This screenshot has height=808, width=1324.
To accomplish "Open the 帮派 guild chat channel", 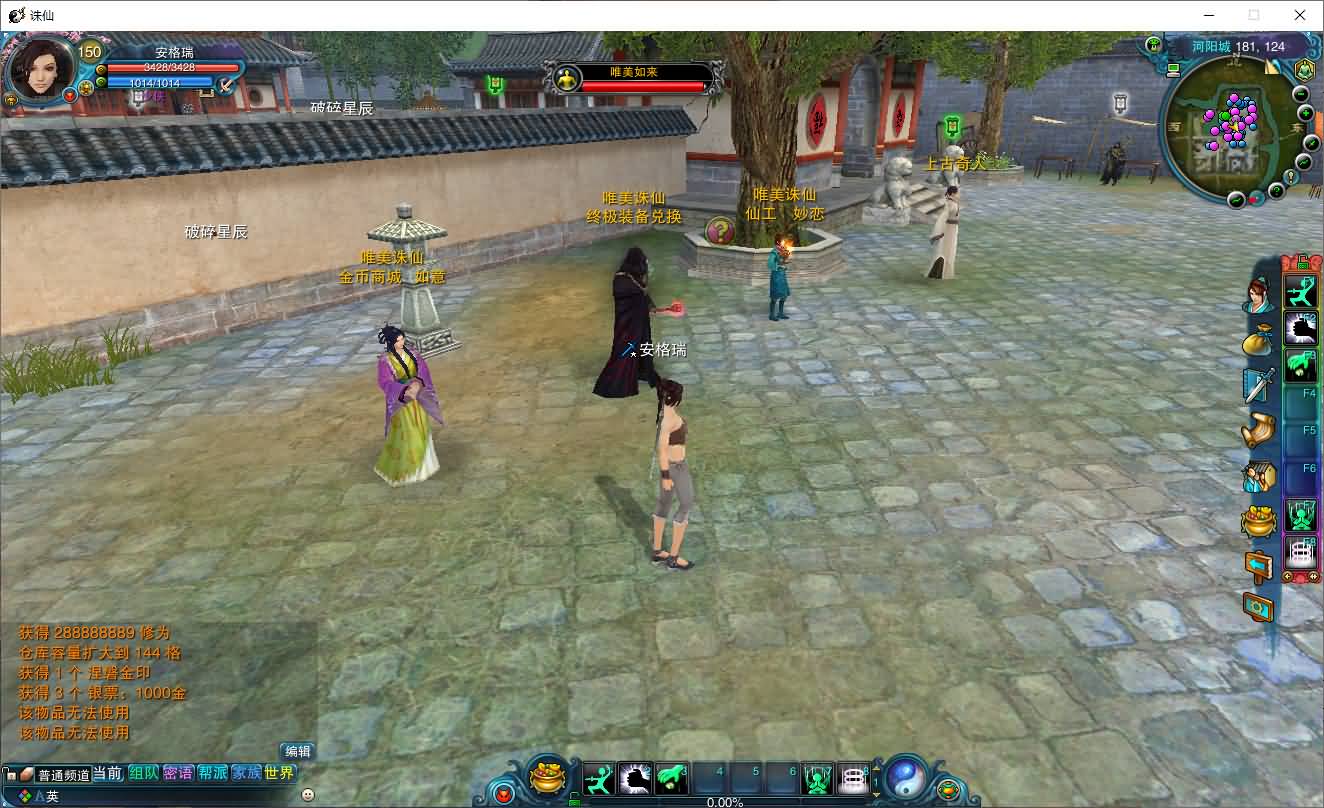I will coord(212,773).
